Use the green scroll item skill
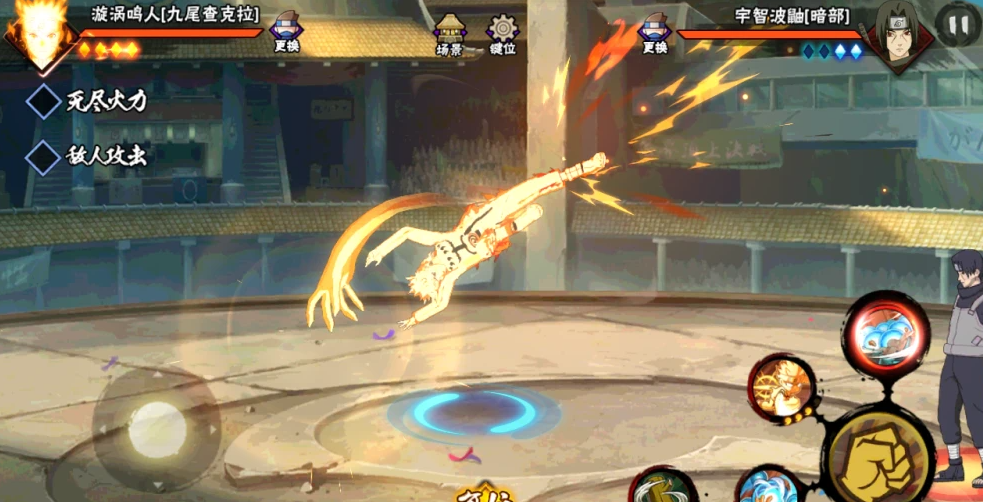 pyautogui.click(x=664, y=487)
